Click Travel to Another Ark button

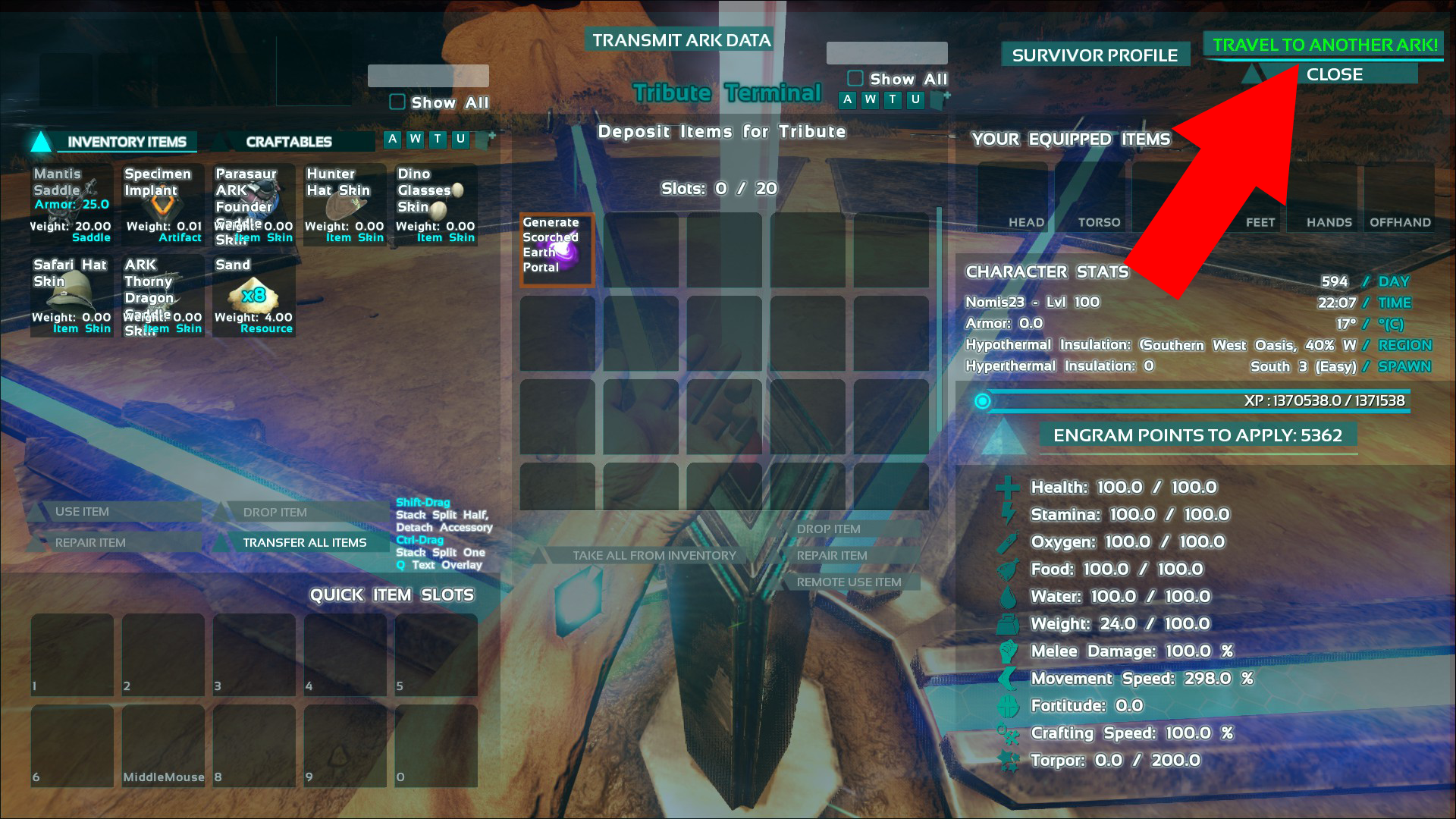[1324, 45]
